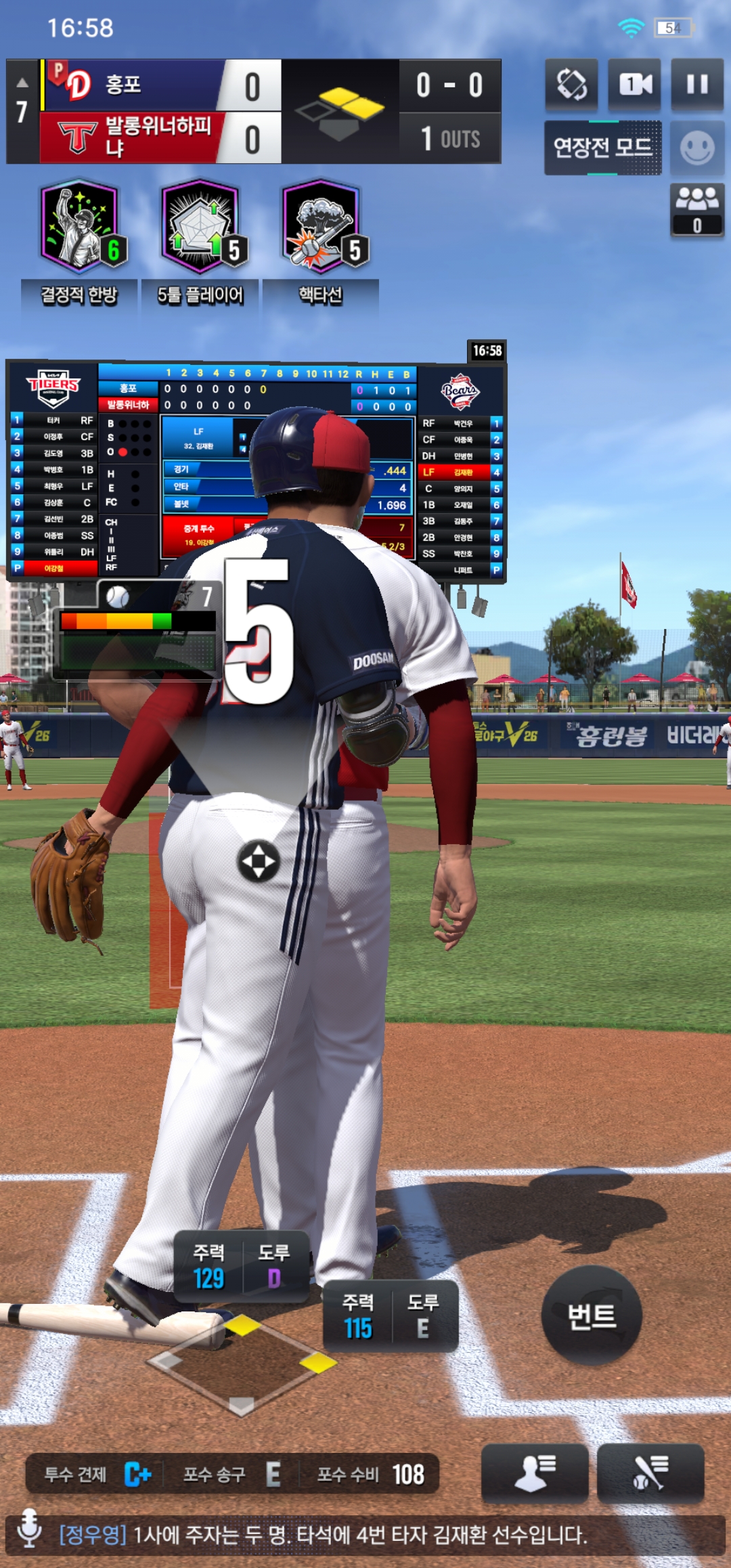Show the spectators count panel
The height and width of the screenshot is (1568, 731).
pyautogui.click(x=697, y=210)
